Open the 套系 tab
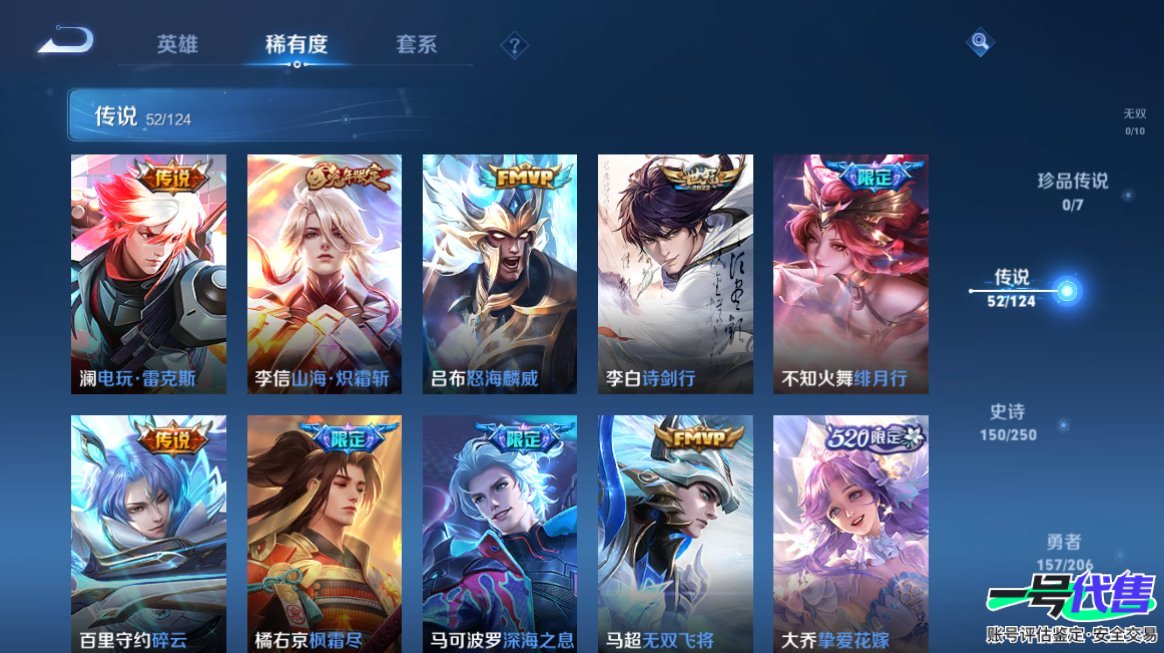Image resolution: width=1164 pixels, height=653 pixels. pyautogui.click(x=416, y=45)
